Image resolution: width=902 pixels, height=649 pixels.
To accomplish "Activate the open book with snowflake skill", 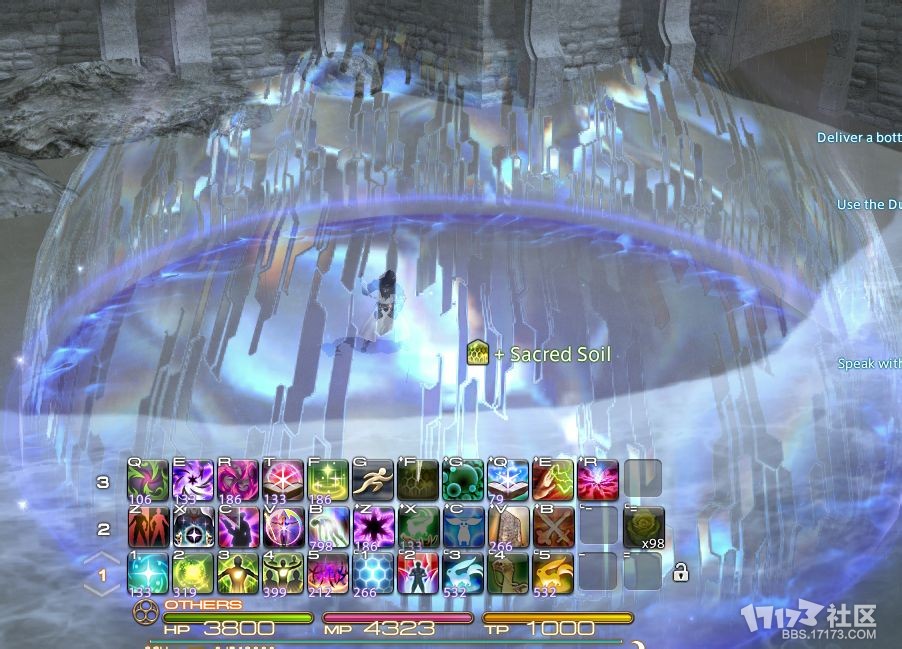I will (x=508, y=480).
